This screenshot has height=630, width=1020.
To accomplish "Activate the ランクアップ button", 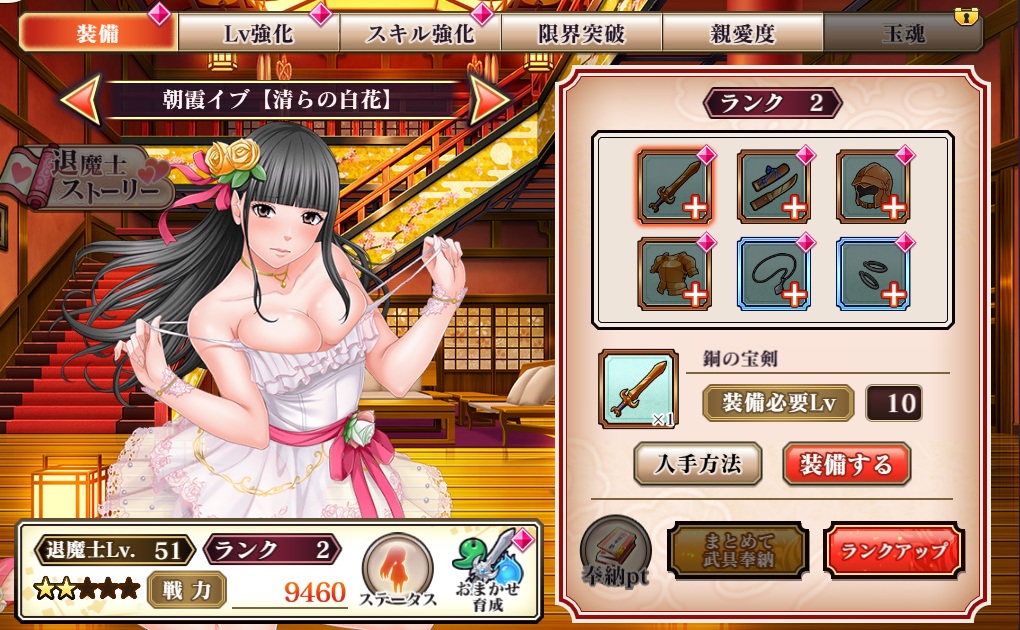I will click(x=893, y=551).
